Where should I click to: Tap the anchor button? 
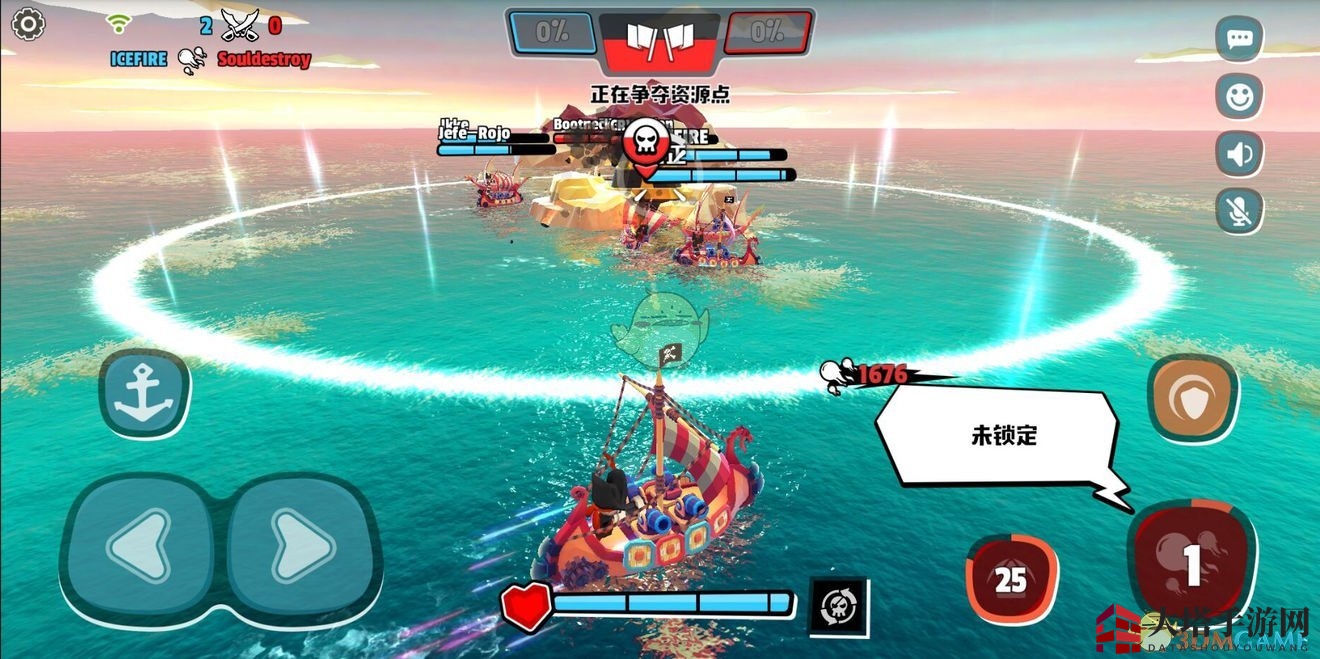tap(144, 392)
